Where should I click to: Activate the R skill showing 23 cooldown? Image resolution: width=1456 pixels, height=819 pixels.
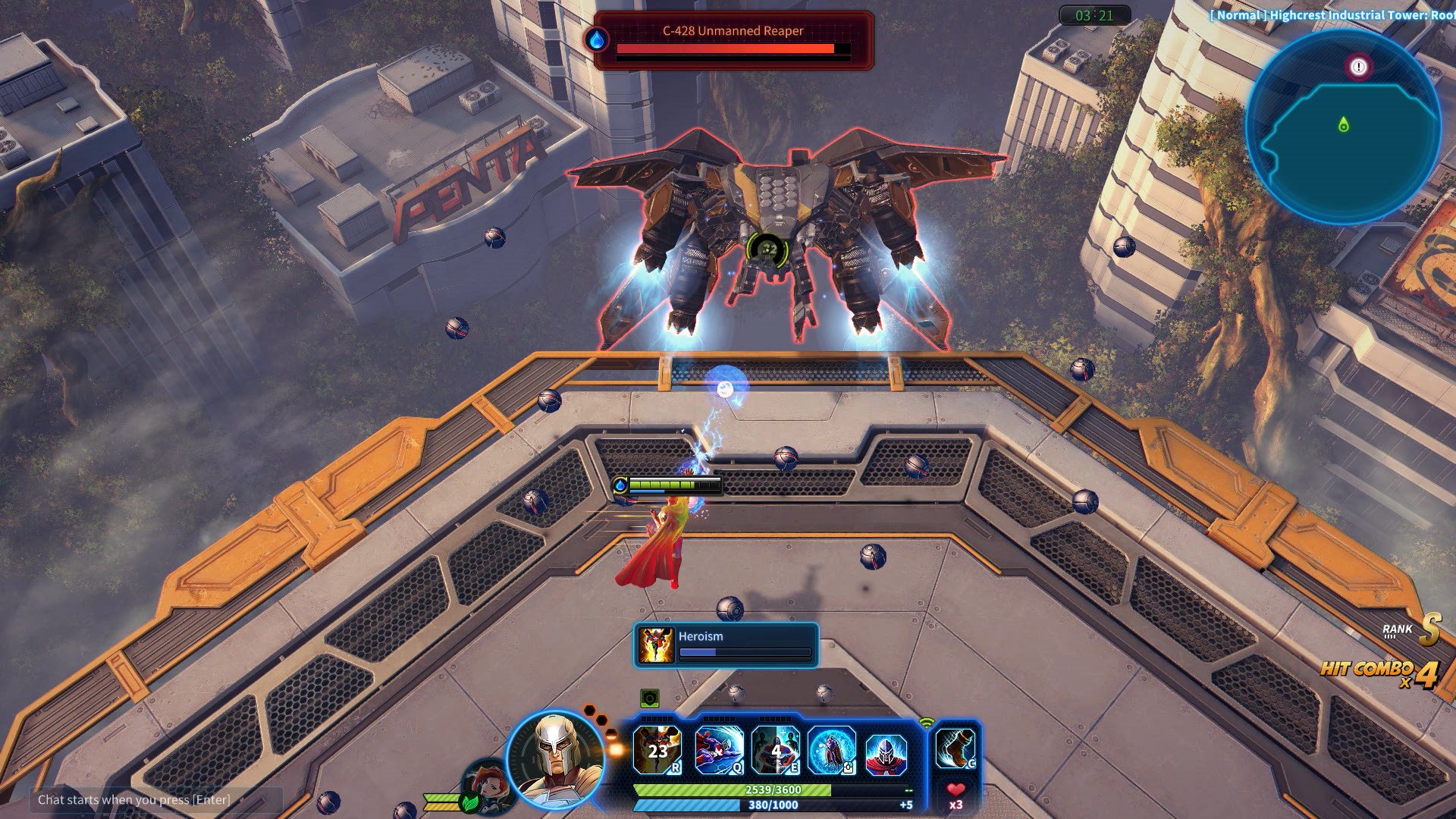pos(657,750)
